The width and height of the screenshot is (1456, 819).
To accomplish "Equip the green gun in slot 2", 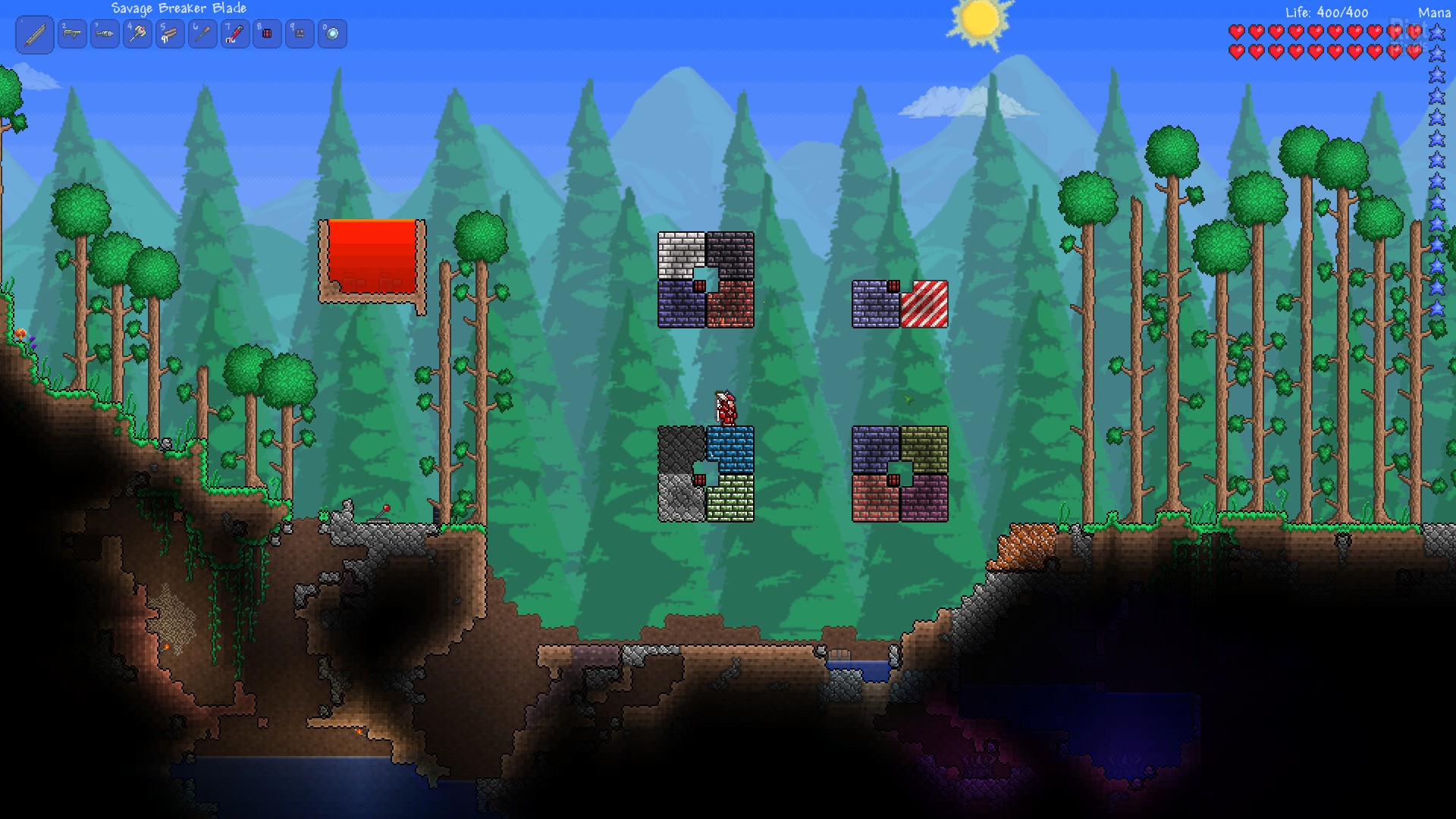I will coord(72,34).
